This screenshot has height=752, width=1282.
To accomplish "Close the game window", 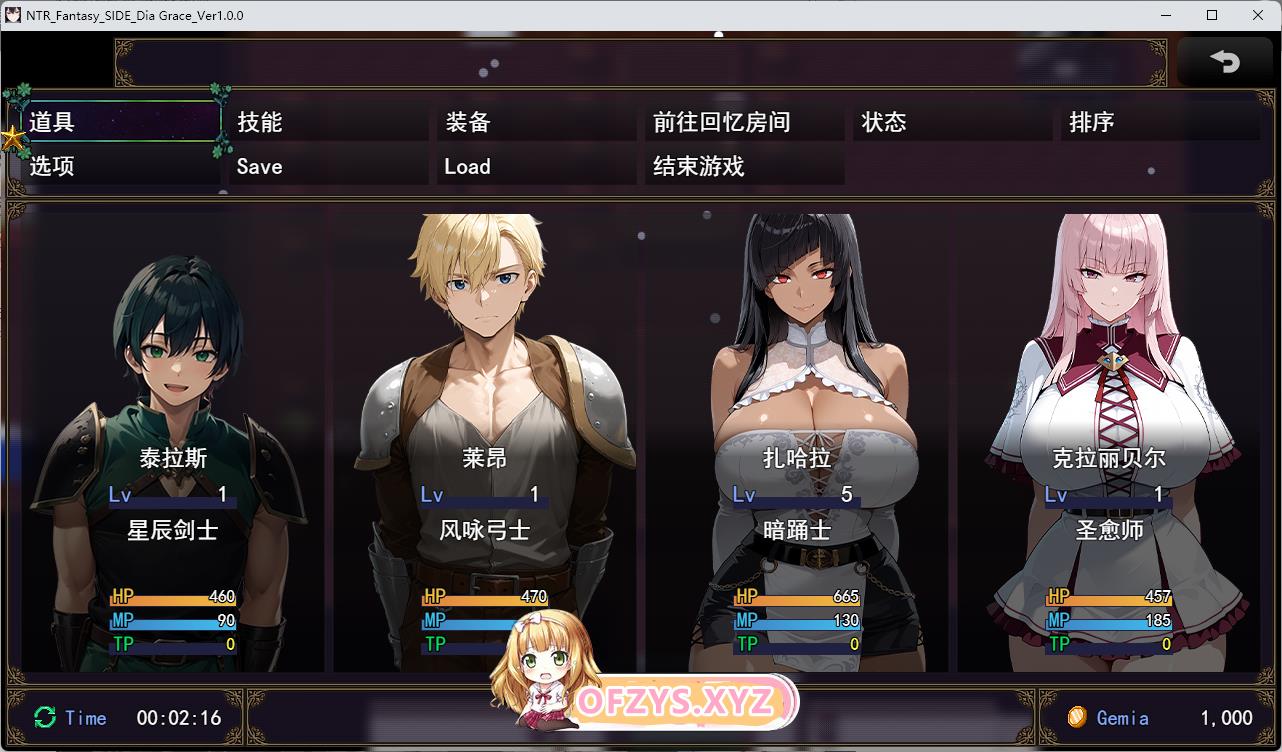I will tap(1257, 15).
